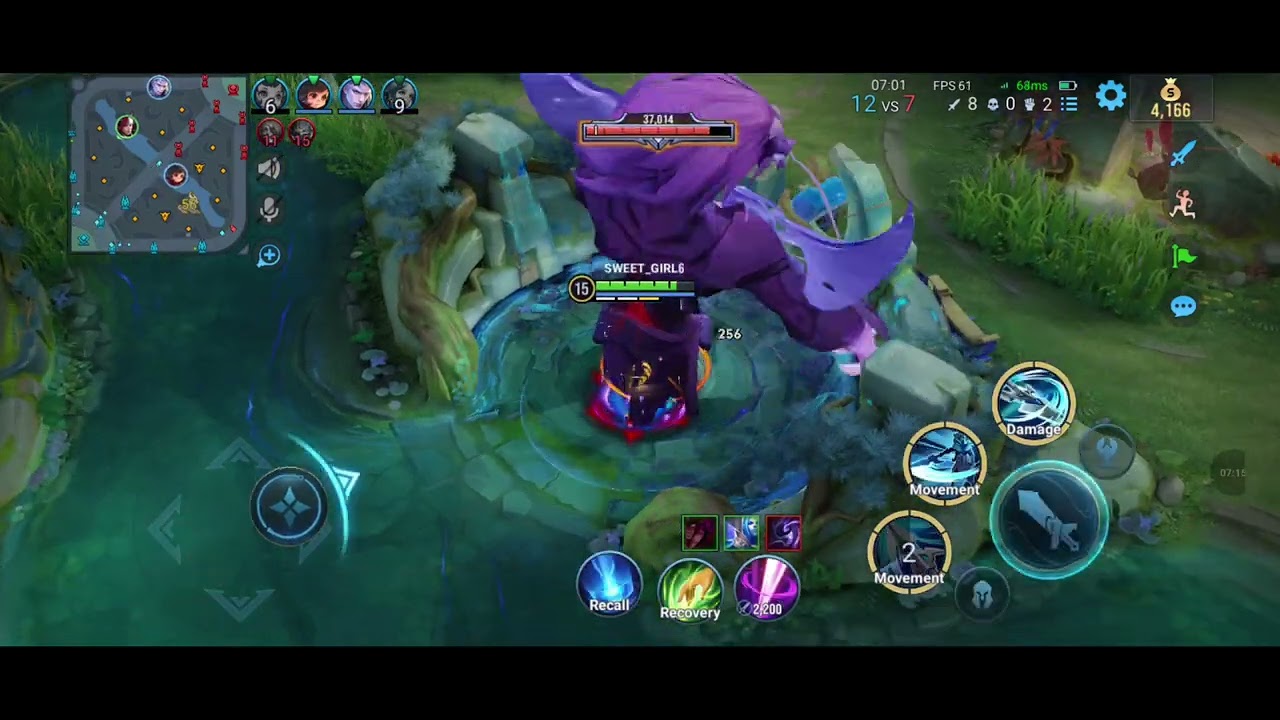This screenshot has width=1280, height=720.
Task: Activate the Damage skill
Action: click(1033, 402)
